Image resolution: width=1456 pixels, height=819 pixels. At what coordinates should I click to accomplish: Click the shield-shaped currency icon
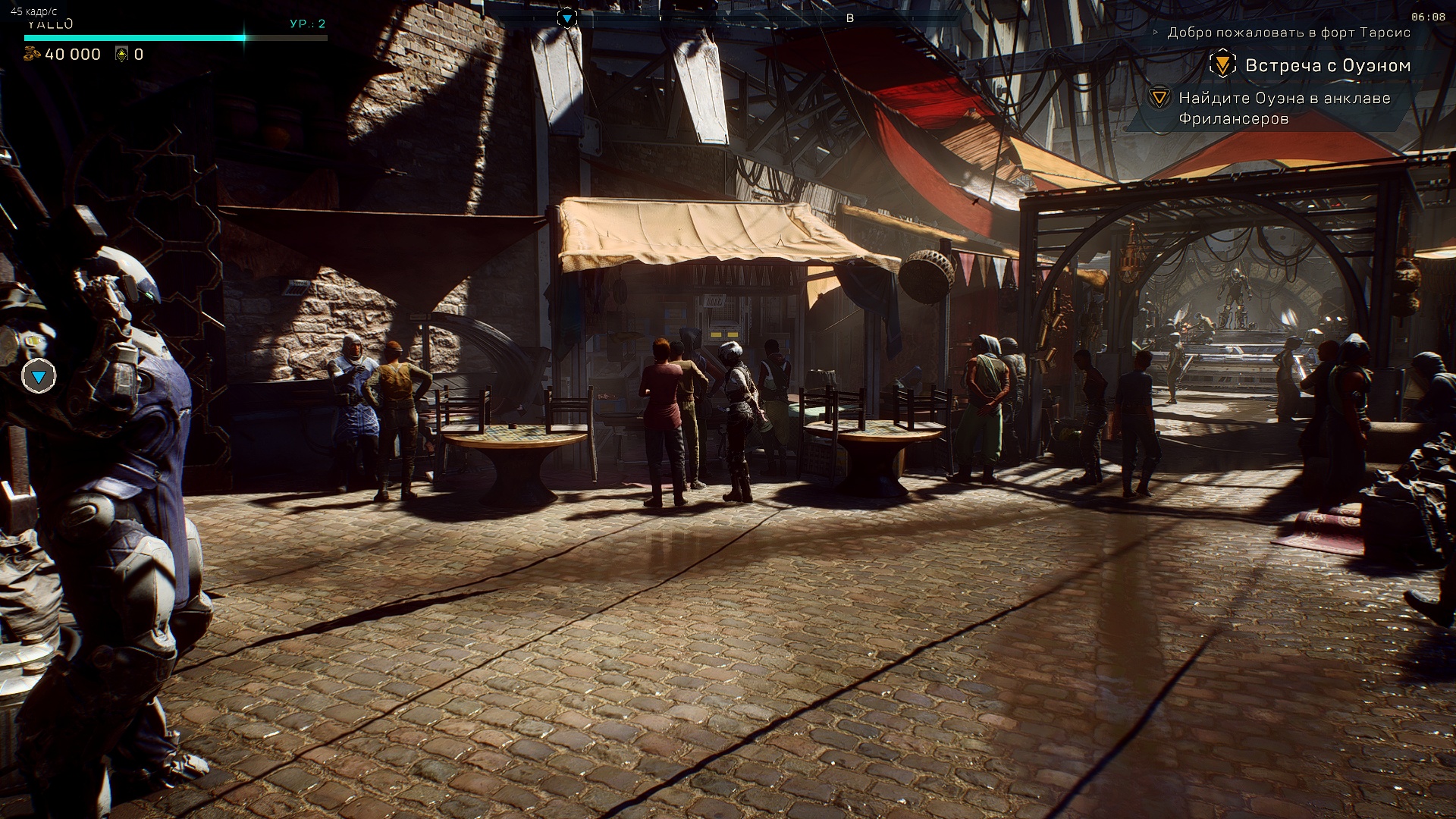[121, 54]
